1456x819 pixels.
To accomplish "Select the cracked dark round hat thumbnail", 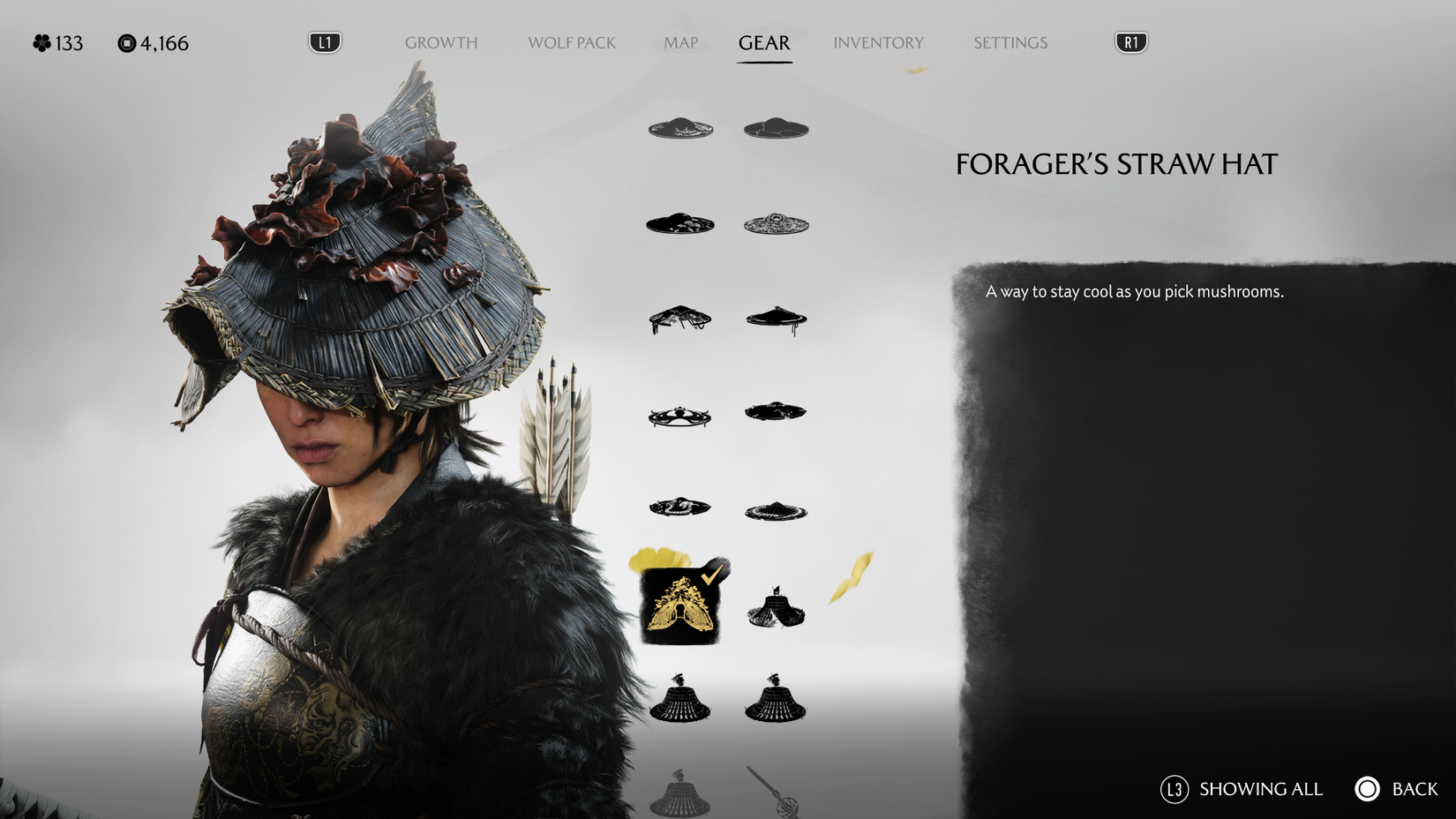I will 777,127.
